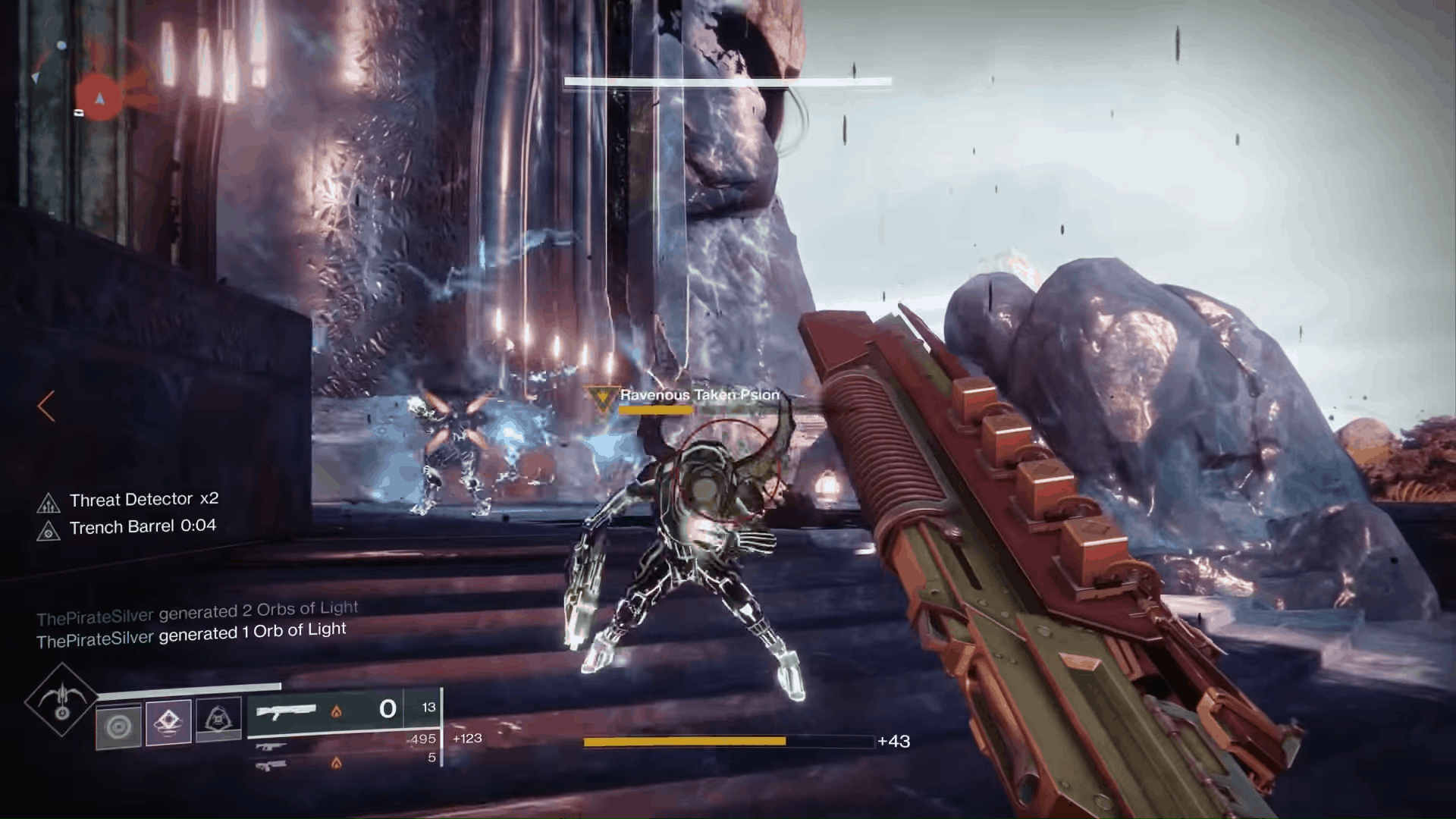The image size is (1456, 819).
Task: Toggle the radar compass marker
Action: click(36, 77)
